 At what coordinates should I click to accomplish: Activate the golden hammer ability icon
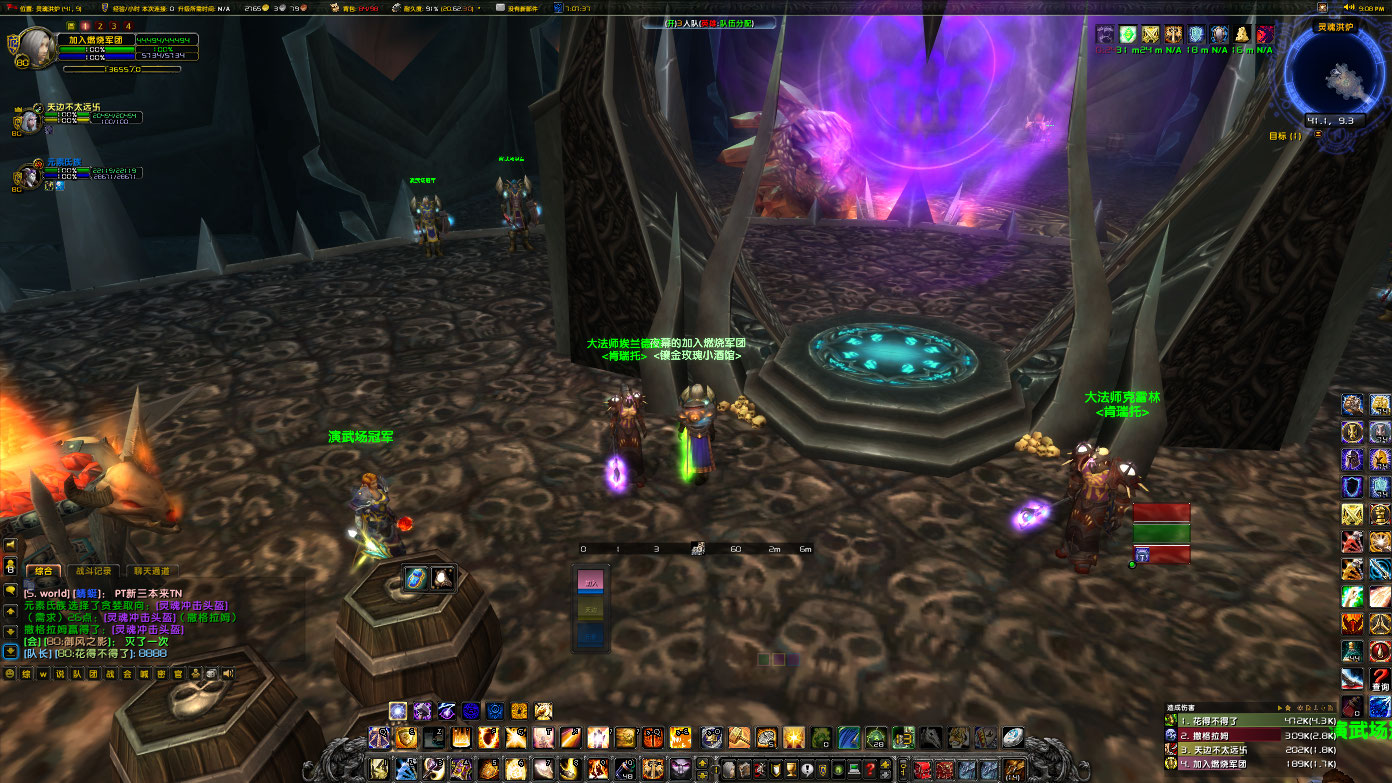pos(741,738)
